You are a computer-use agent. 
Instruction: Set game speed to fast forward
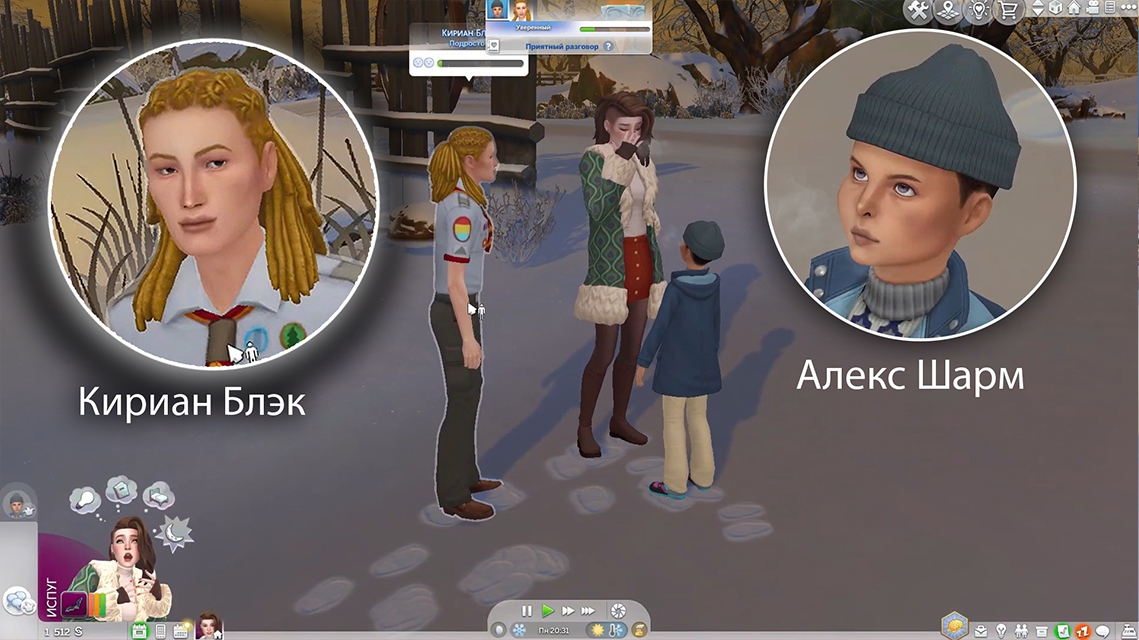pos(568,610)
